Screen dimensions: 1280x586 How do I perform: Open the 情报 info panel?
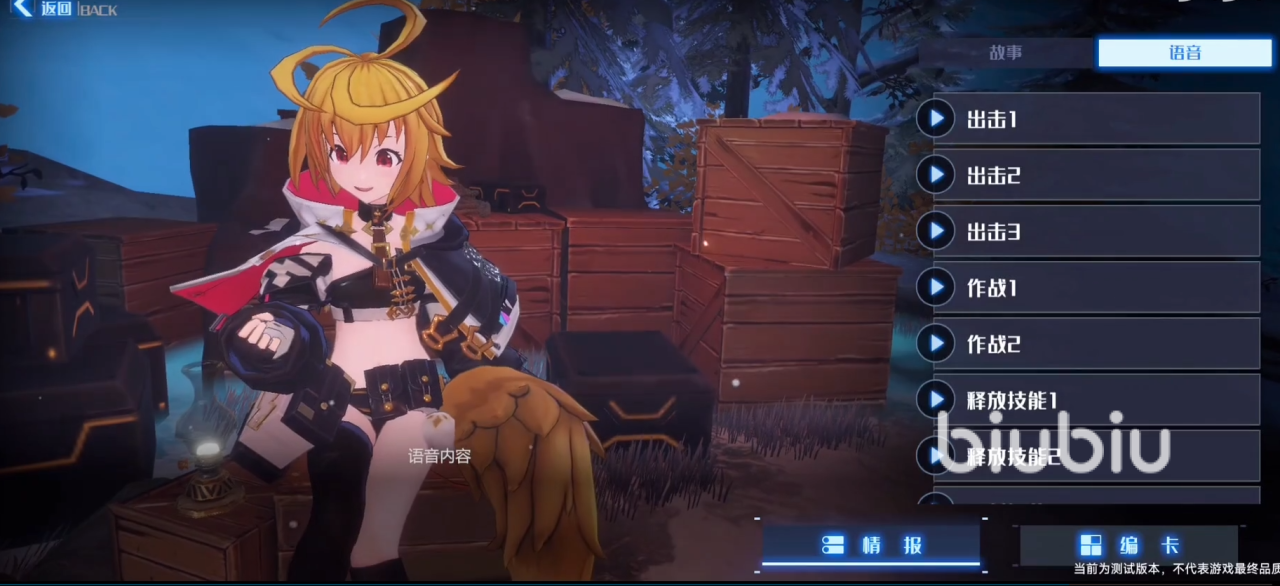(871, 545)
